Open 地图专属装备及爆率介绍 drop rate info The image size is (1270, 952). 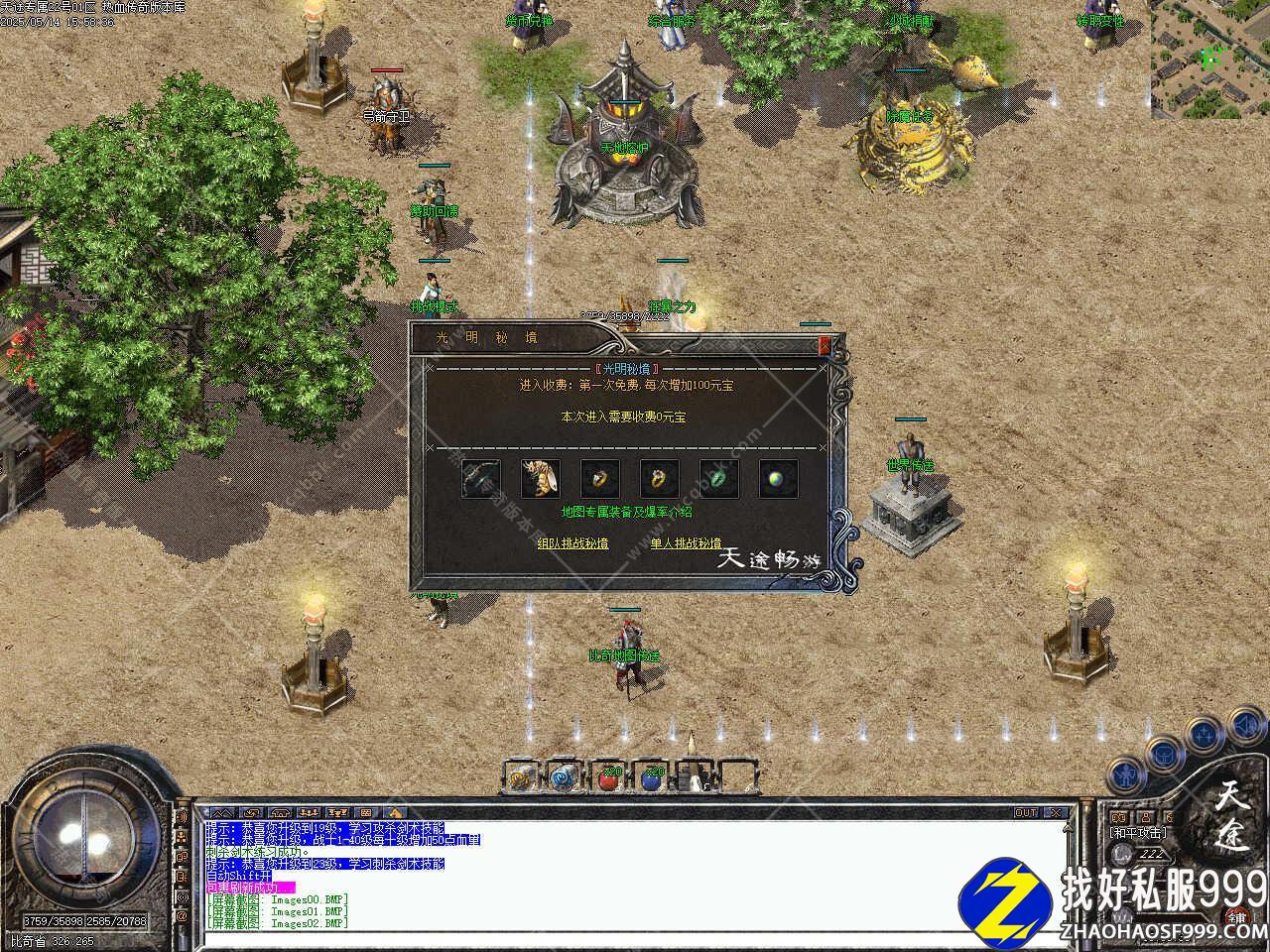pos(626,512)
